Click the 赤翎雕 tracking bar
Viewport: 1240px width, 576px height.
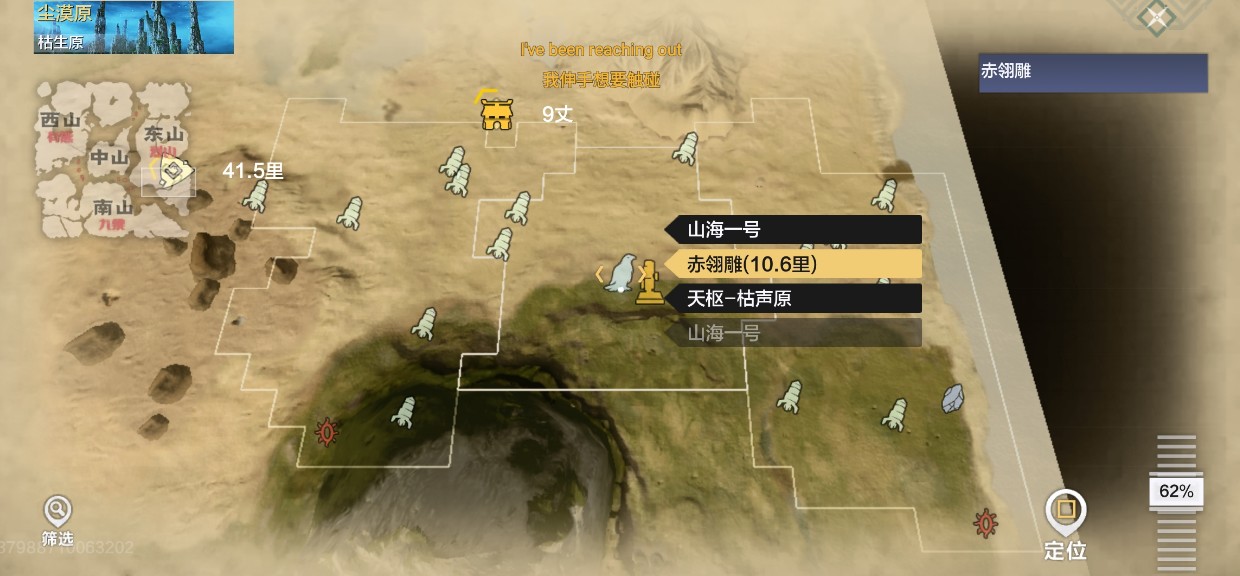[1093, 72]
